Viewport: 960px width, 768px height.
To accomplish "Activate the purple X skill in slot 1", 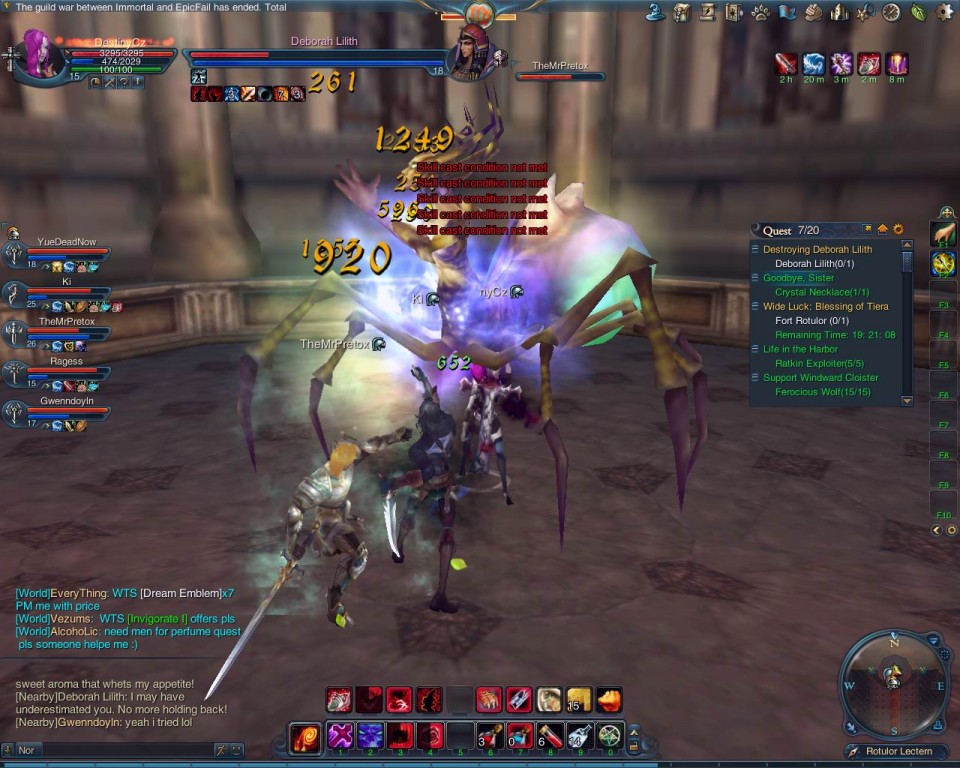I will (x=340, y=736).
